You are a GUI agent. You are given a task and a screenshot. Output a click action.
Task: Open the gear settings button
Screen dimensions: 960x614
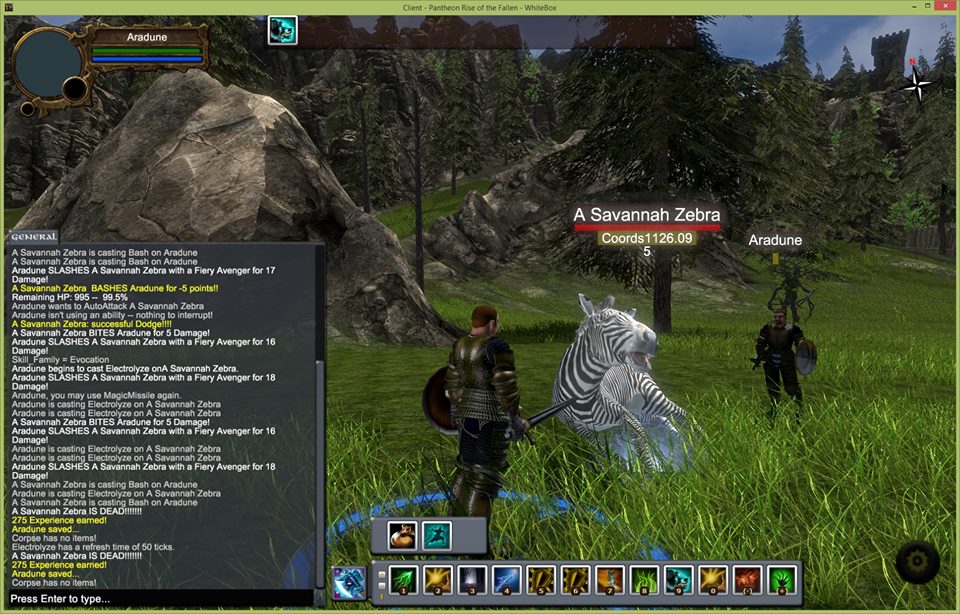(x=916, y=563)
